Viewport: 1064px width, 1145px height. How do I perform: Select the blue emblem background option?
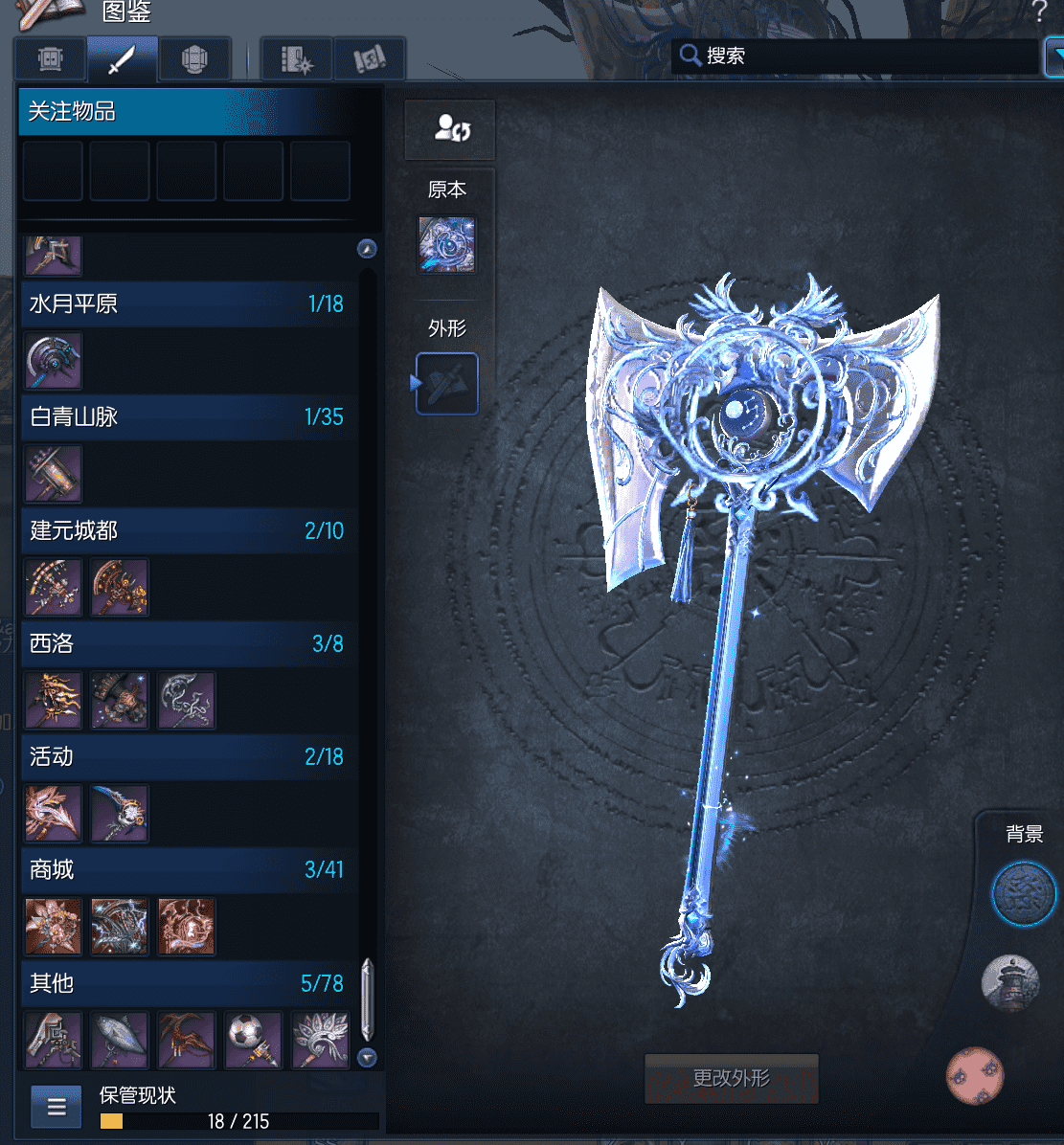tap(1023, 893)
